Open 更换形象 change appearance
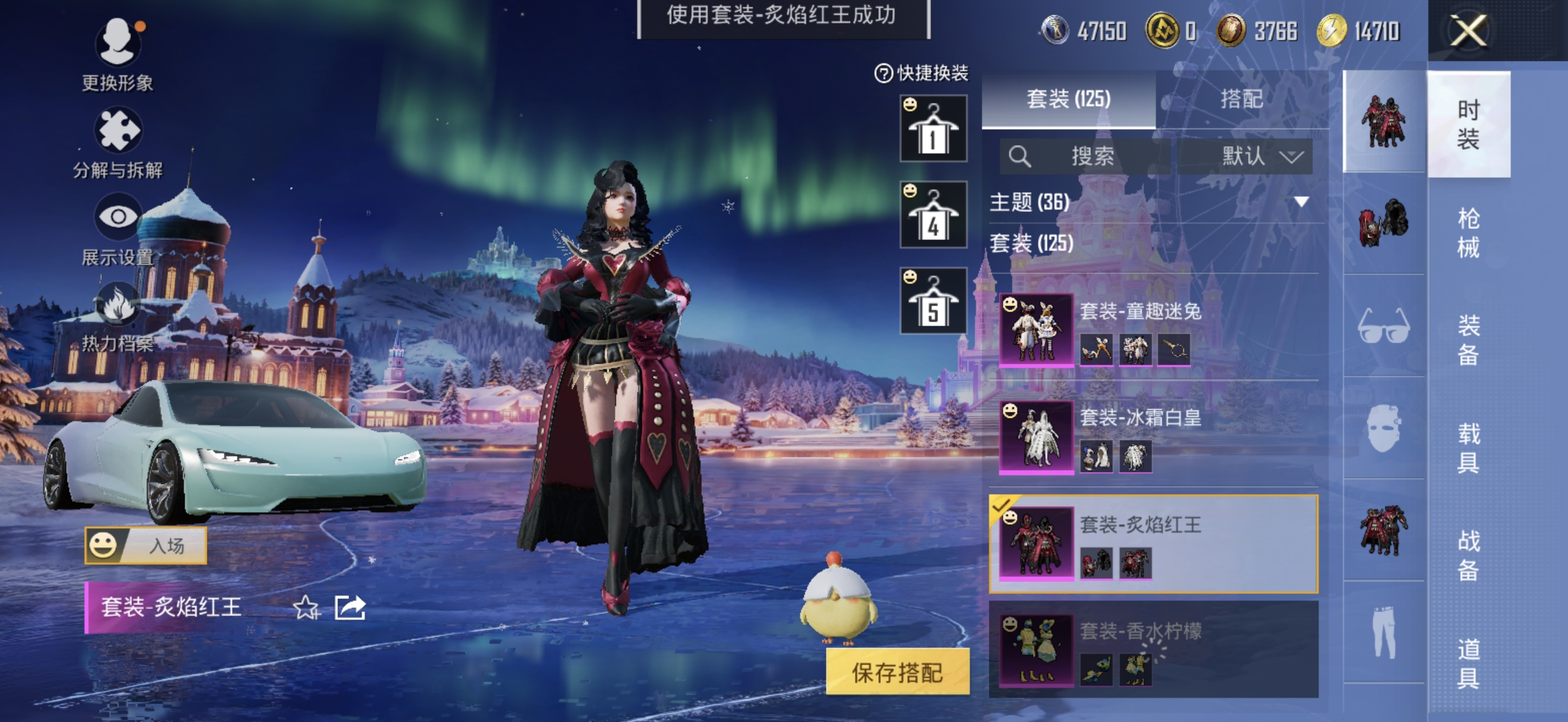The height and width of the screenshot is (722, 1568). click(x=118, y=55)
